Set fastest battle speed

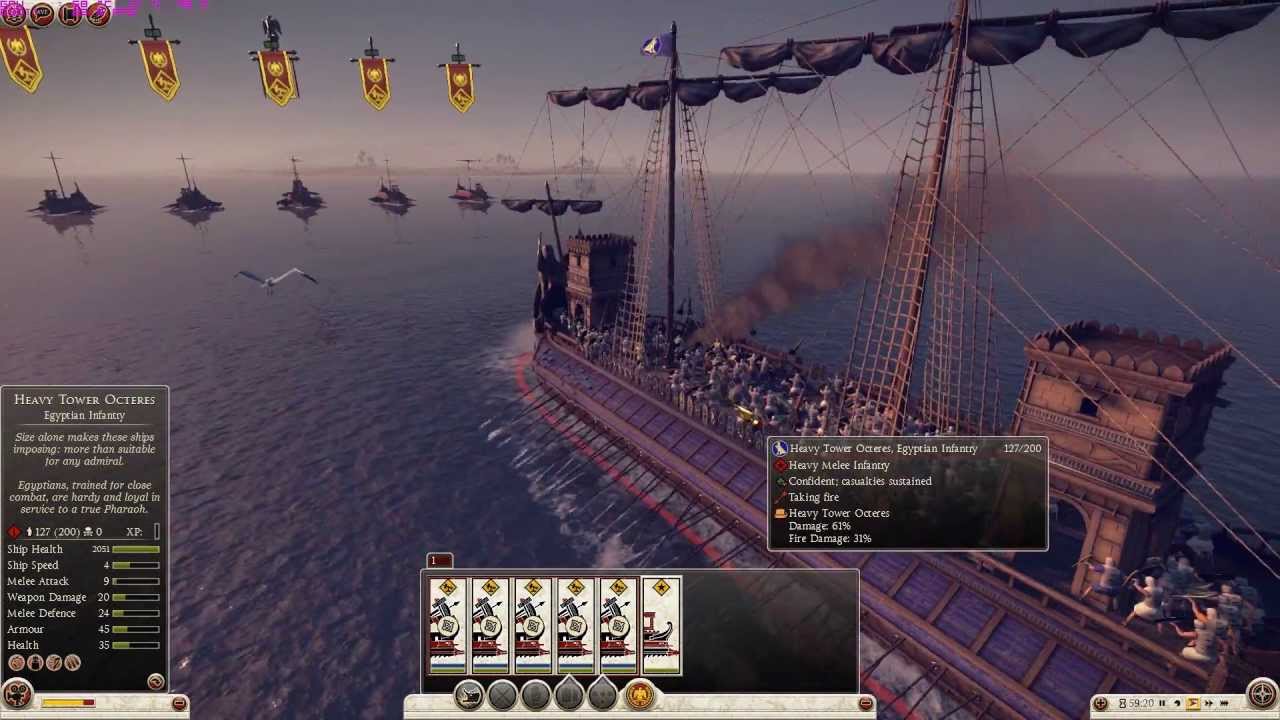coord(1224,704)
